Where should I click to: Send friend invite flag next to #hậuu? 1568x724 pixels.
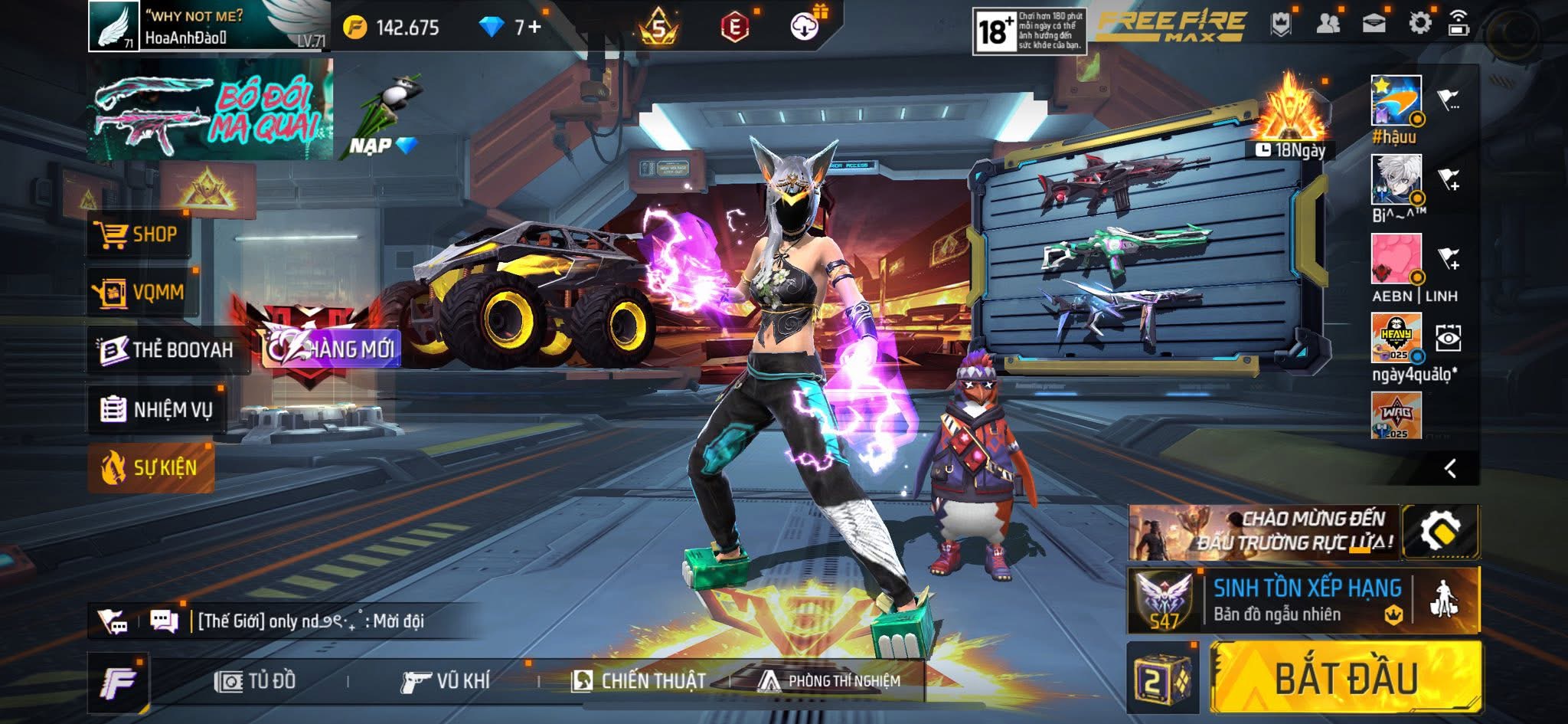coord(1449,98)
